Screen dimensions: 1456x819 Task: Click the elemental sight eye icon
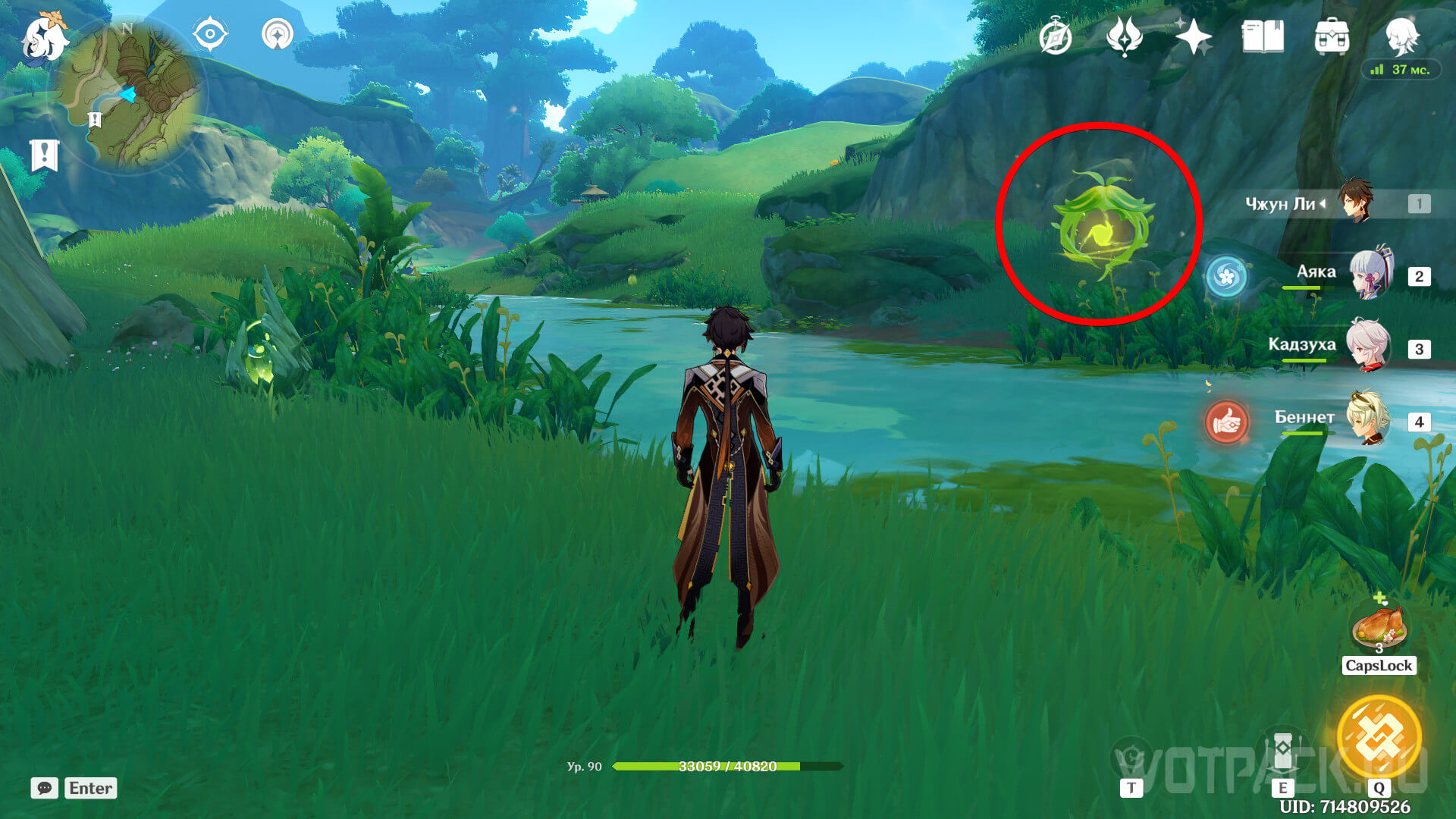coord(210,34)
